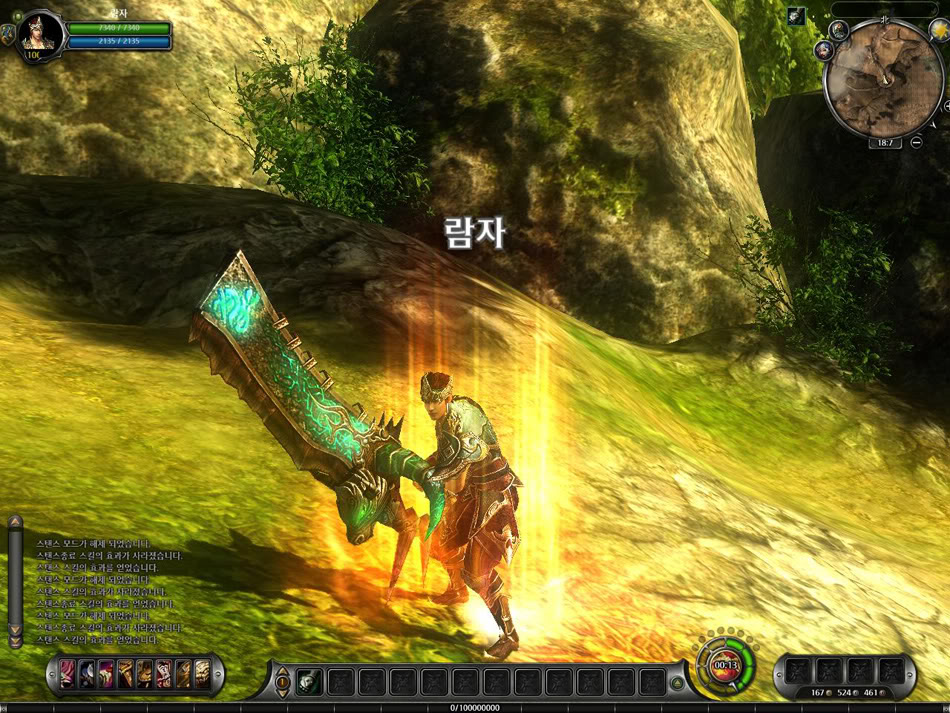Click the player character portrait

pyautogui.click(x=40, y=34)
